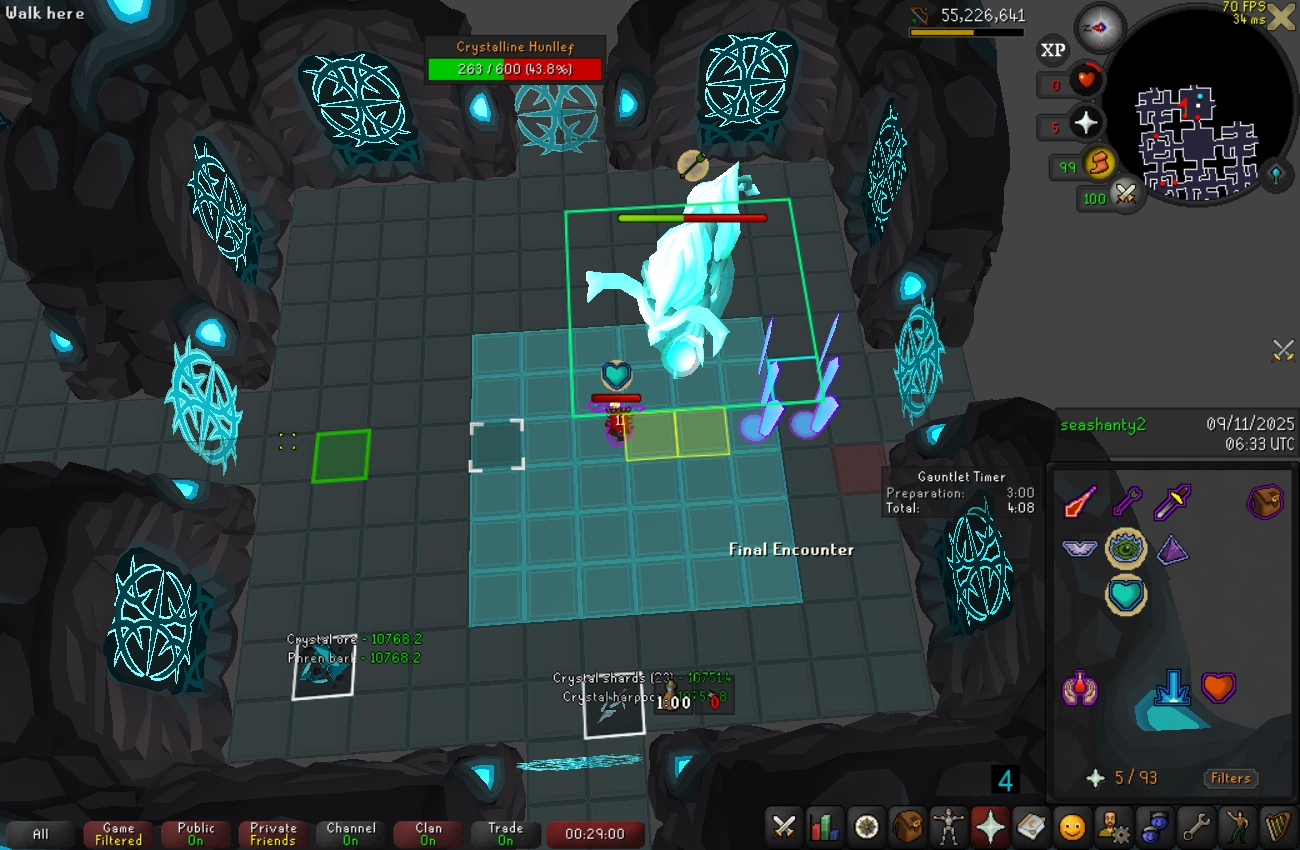Viewport: 1300px width, 850px height.
Task: Activate the orange heart prayer
Action: click(1218, 688)
